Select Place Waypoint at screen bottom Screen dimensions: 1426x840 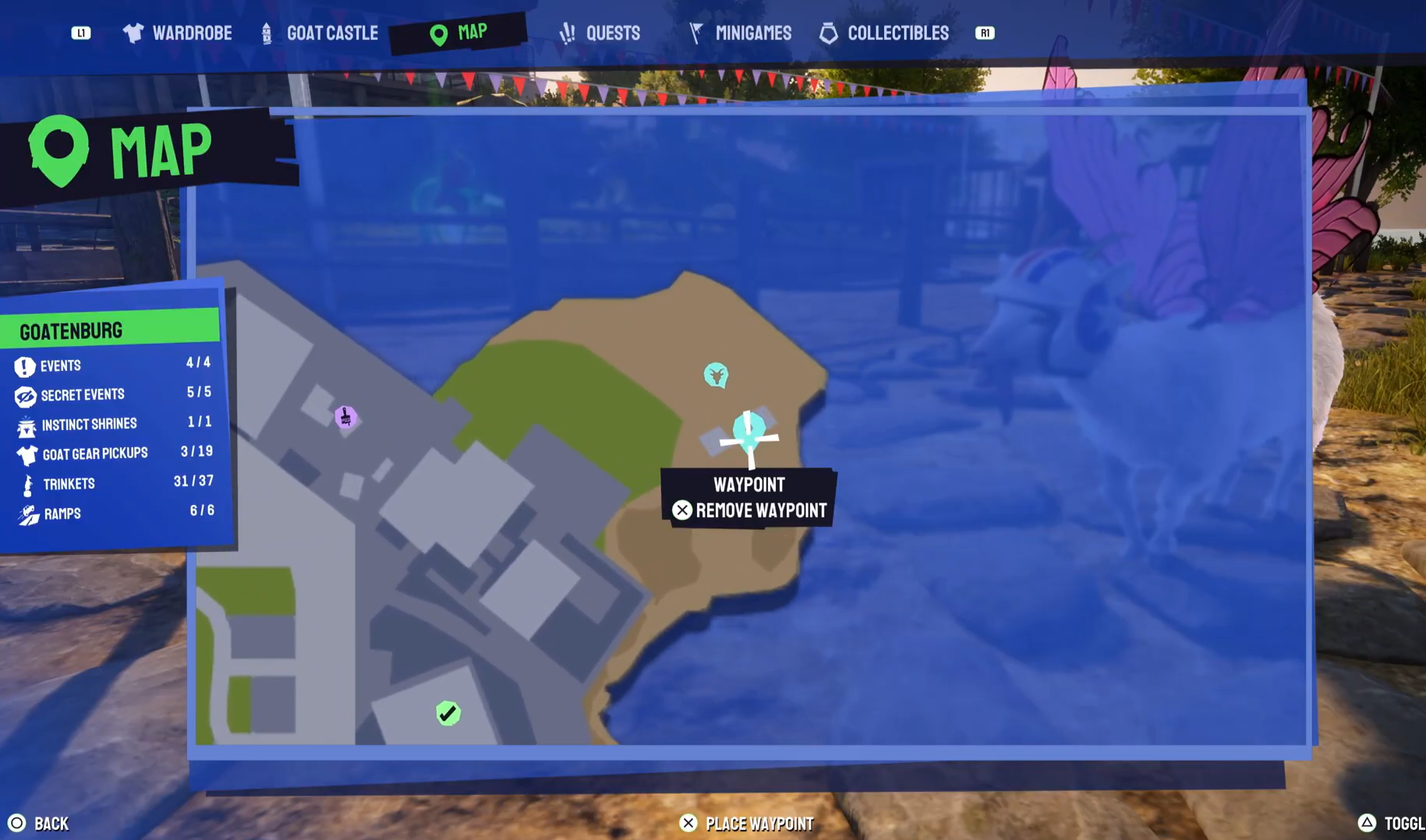click(x=746, y=823)
